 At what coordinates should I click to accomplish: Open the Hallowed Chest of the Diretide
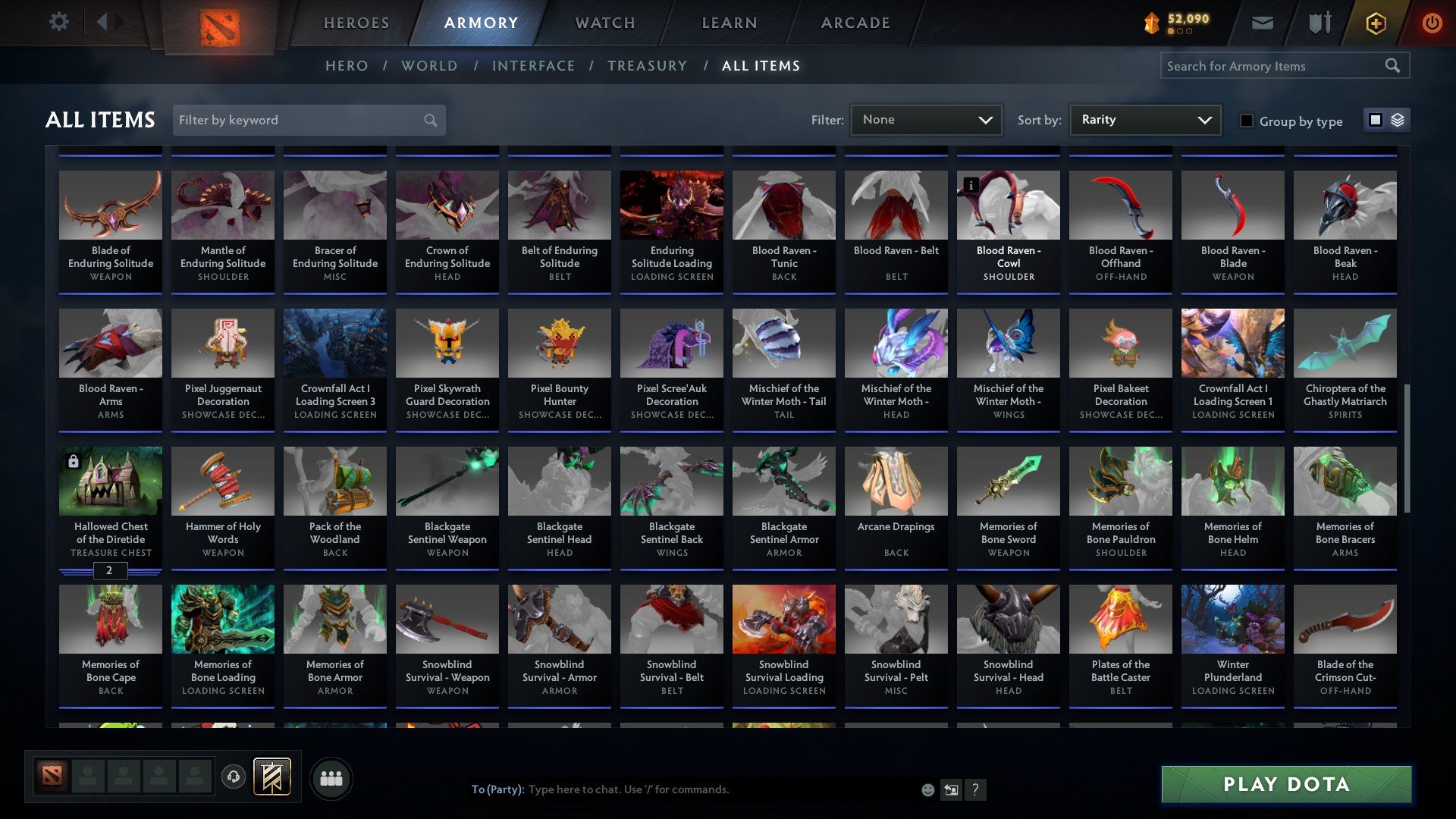pos(110,481)
